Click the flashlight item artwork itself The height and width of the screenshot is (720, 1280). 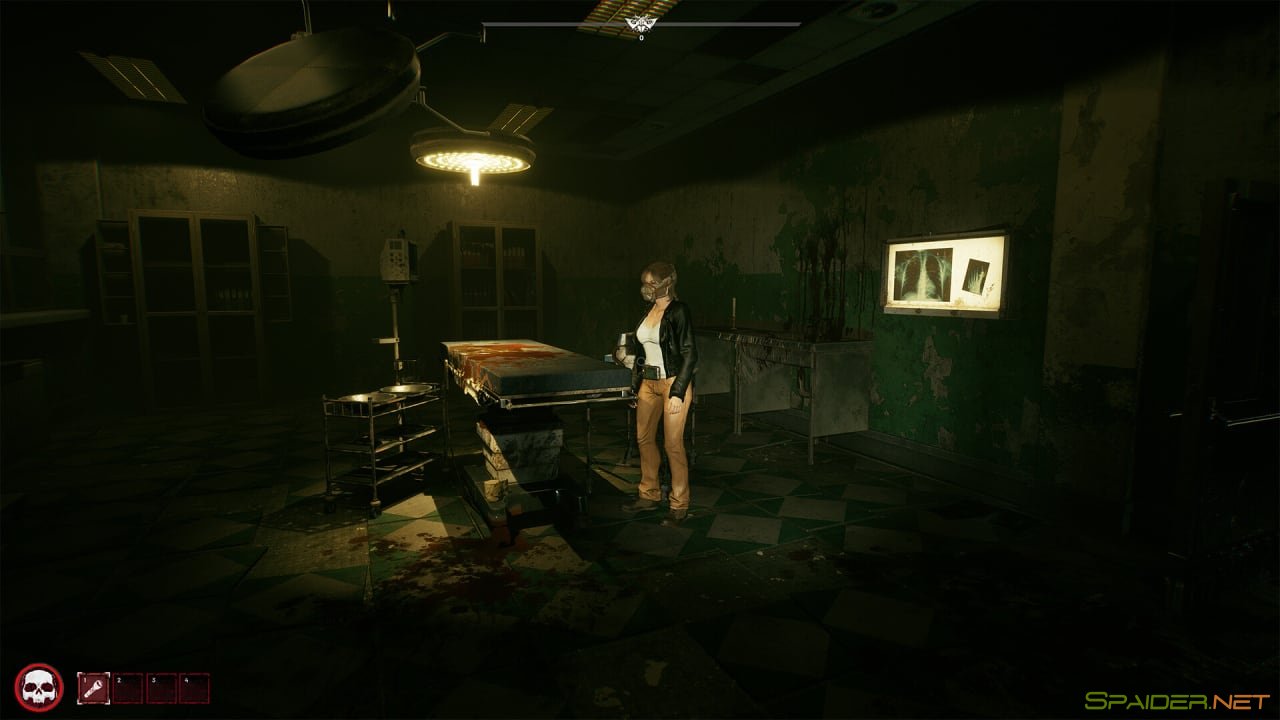(x=92, y=688)
